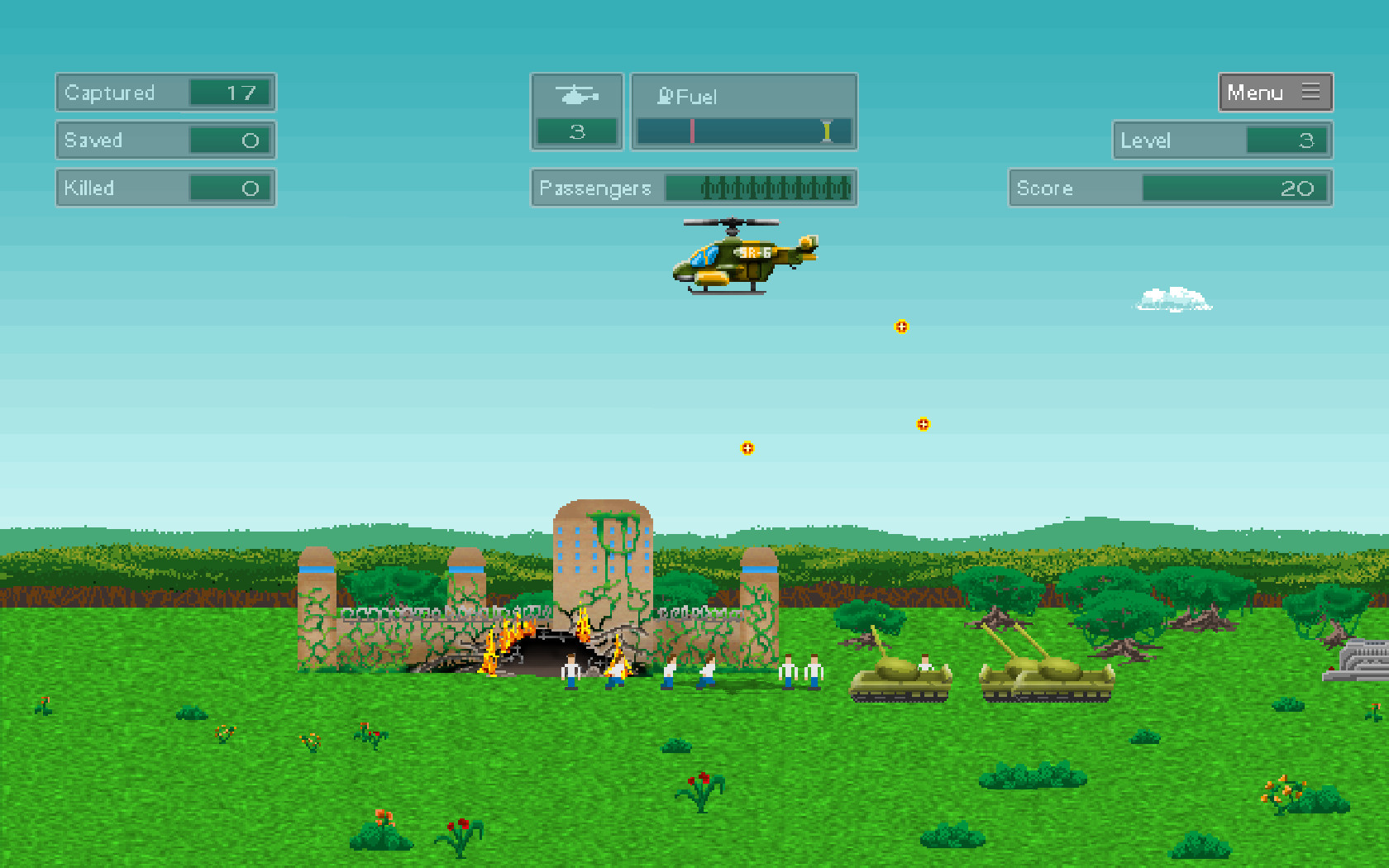Select the Passengers status tab

tap(694, 188)
